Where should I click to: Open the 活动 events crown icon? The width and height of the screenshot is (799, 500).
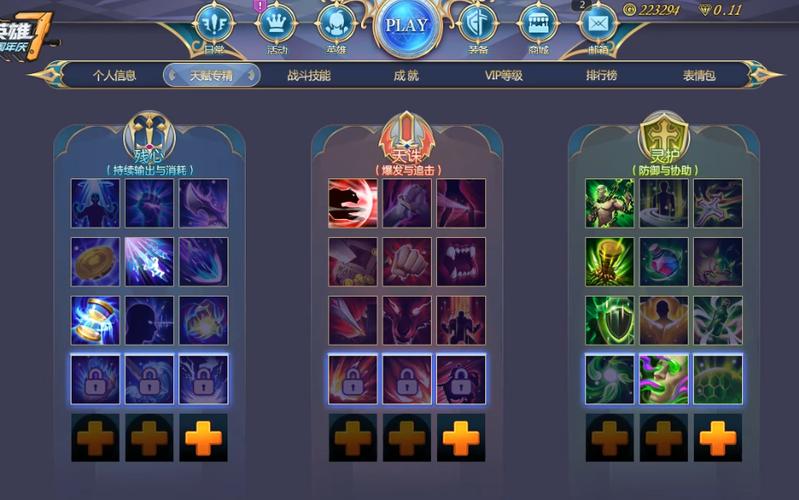pyautogui.click(x=277, y=24)
